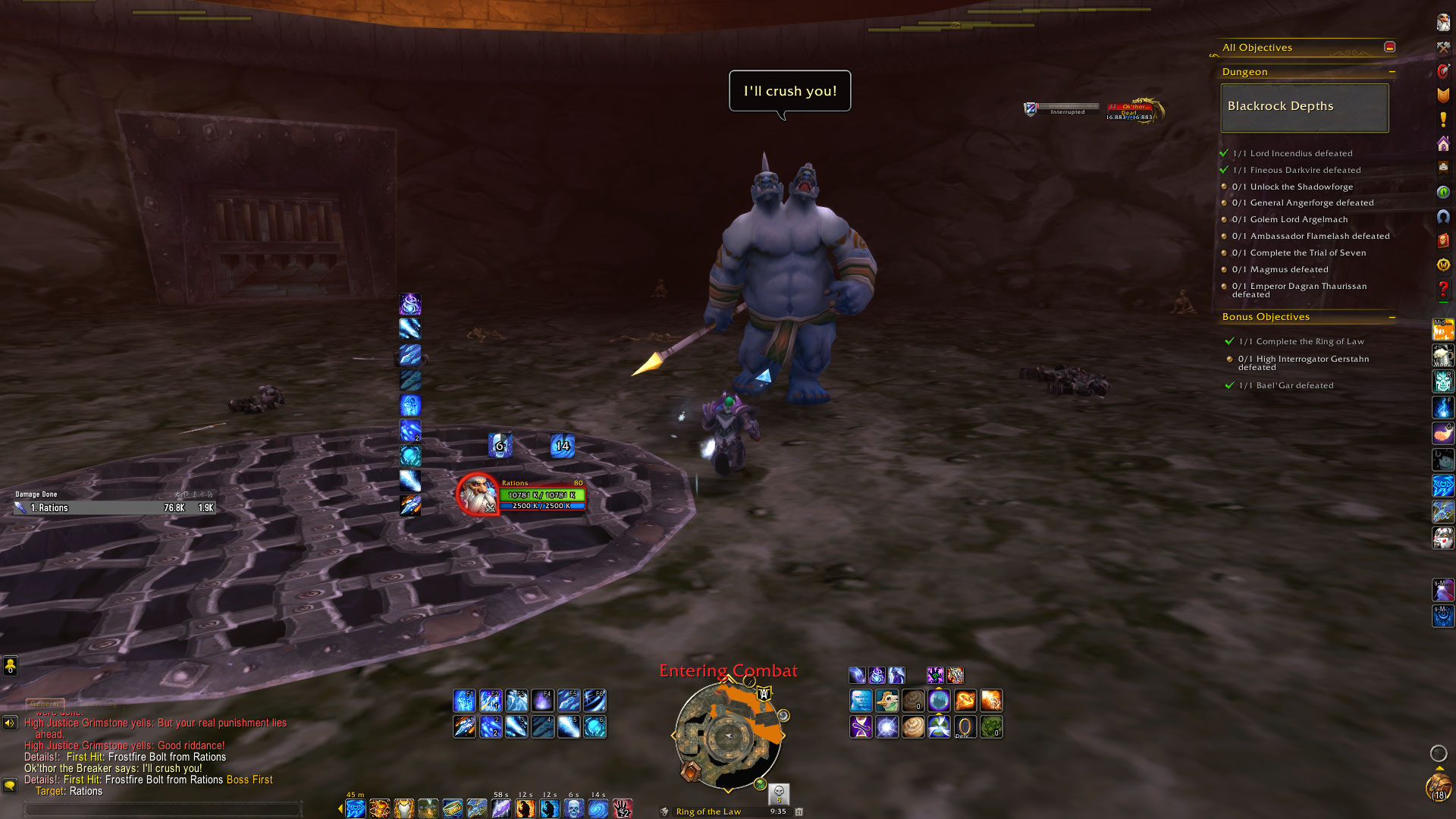Eat the cinnamon roll food item

click(913, 726)
